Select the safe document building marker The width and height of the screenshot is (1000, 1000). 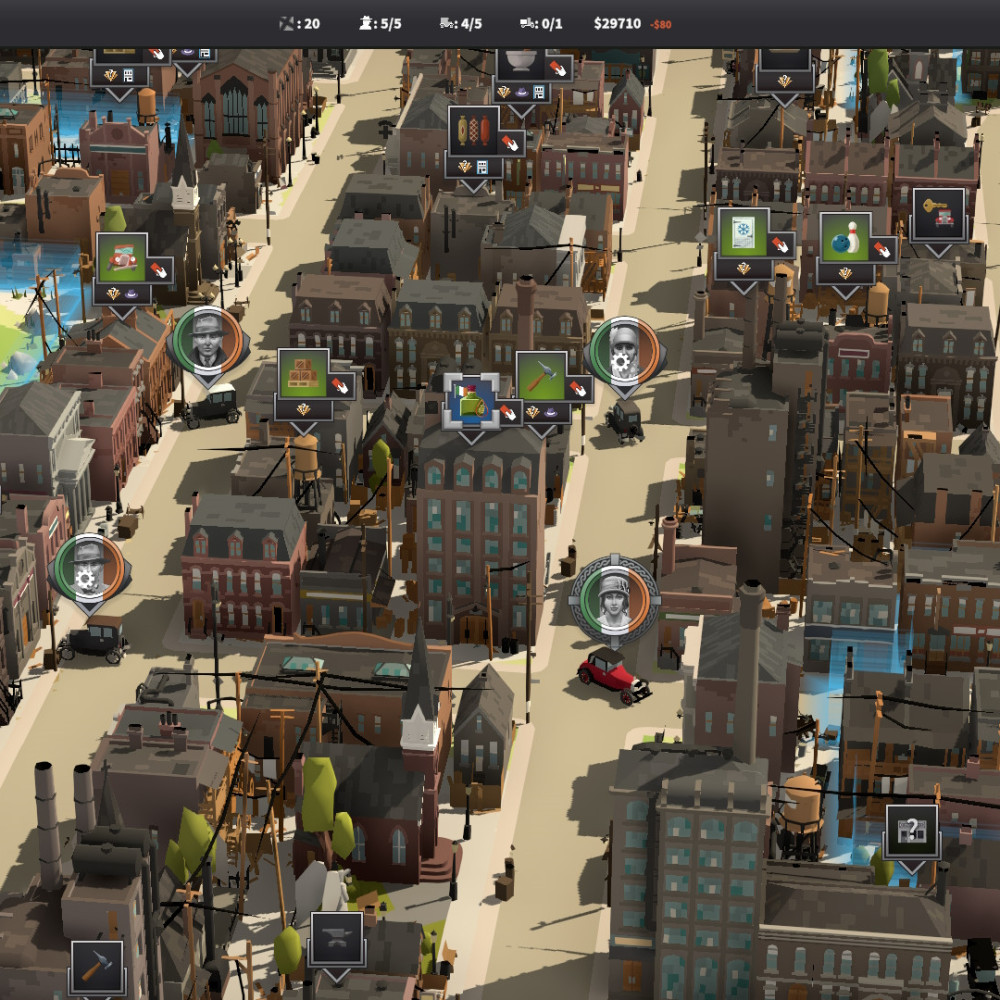coord(743,232)
